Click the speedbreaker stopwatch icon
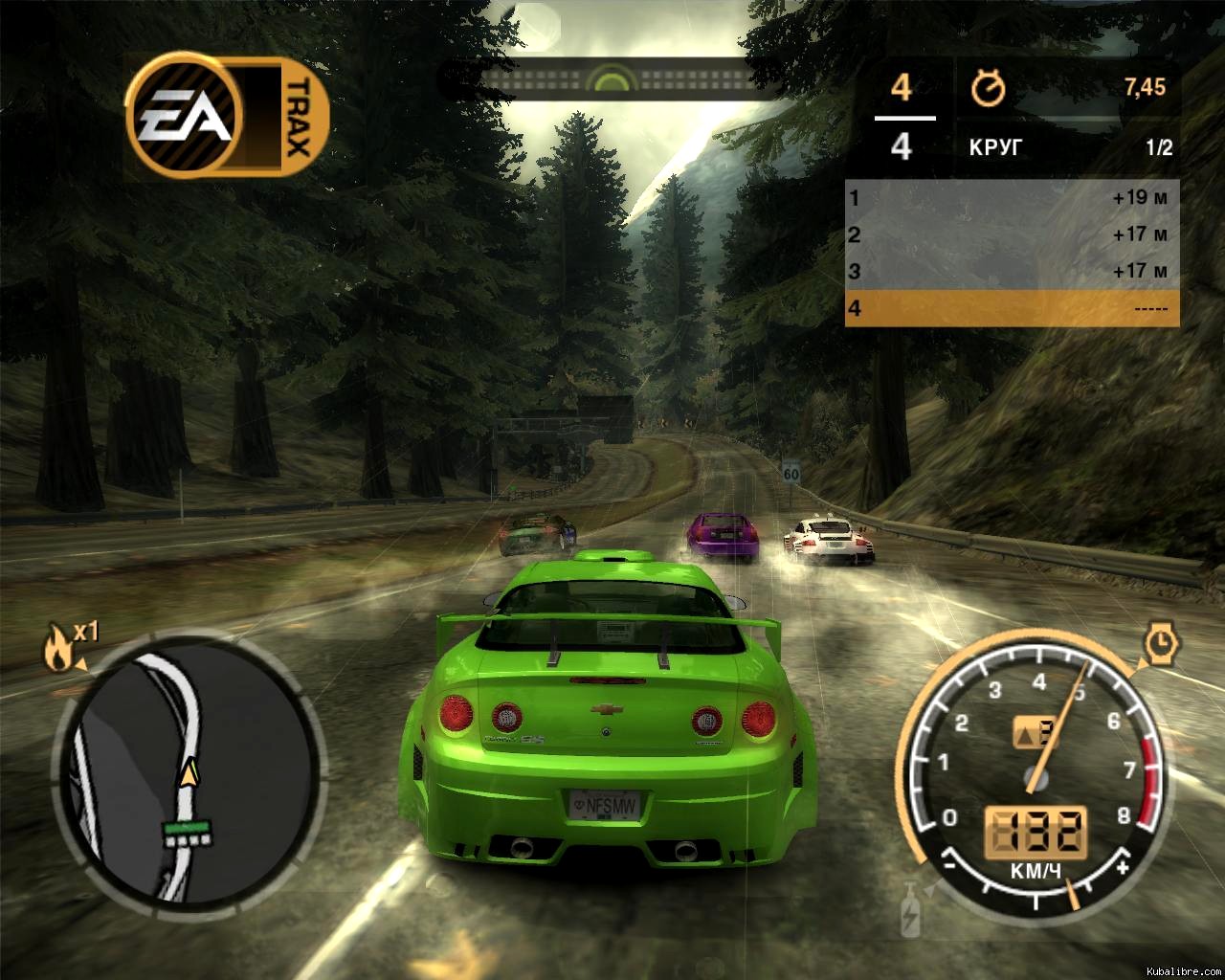The width and height of the screenshot is (1225, 980). click(1161, 643)
